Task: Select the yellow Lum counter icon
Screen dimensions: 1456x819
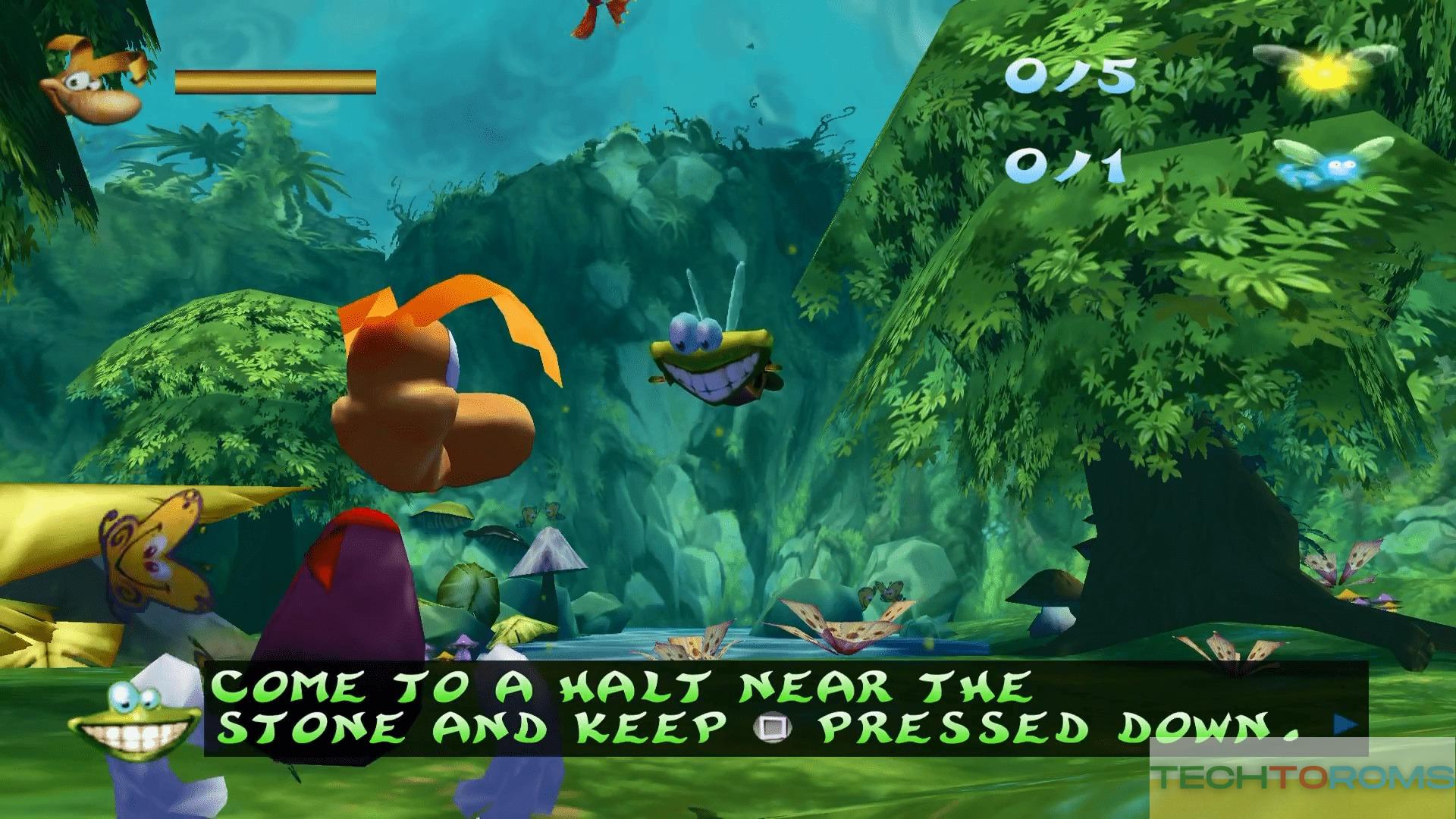Action: click(x=1323, y=70)
